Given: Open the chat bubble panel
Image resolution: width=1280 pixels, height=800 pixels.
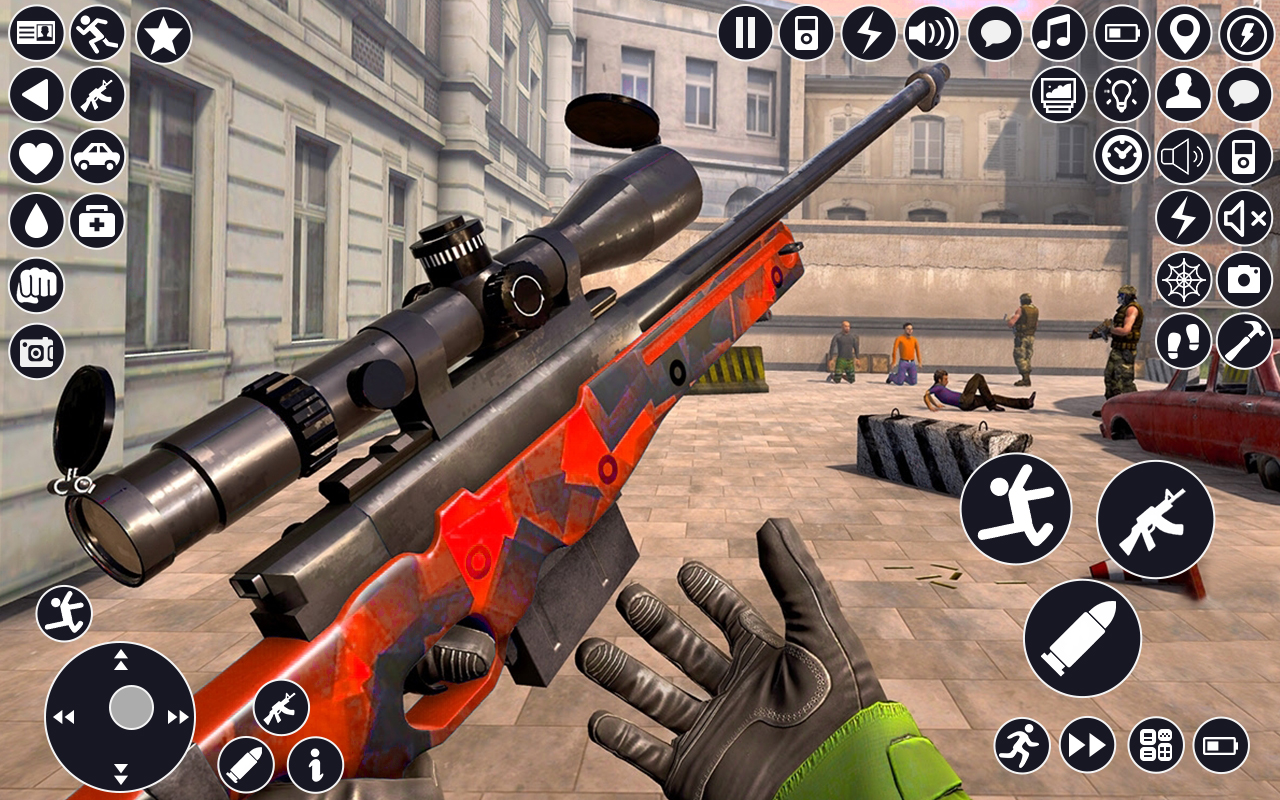Looking at the screenshot, I should [x=994, y=33].
